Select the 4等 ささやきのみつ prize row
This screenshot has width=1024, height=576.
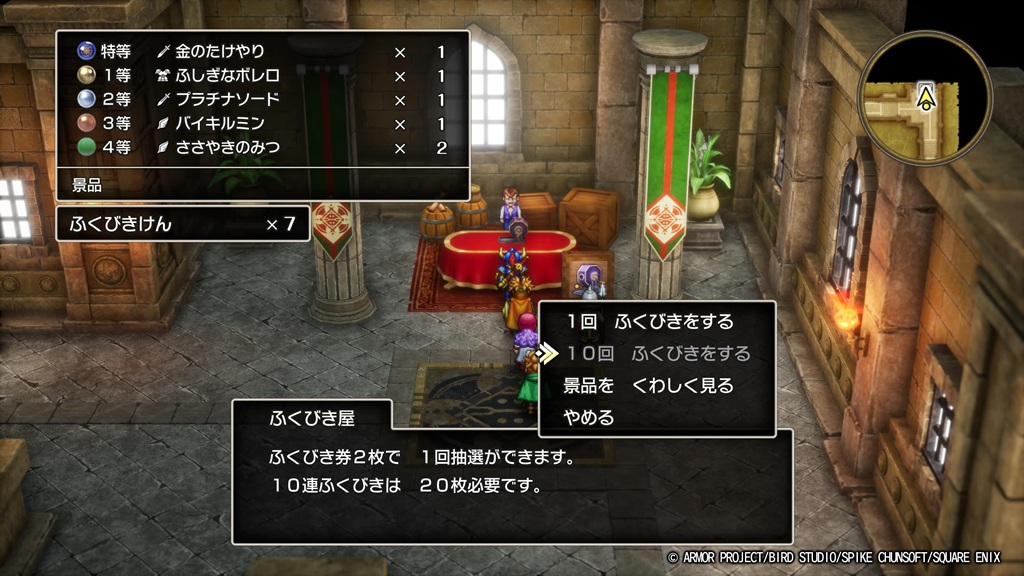coord(262,148)
